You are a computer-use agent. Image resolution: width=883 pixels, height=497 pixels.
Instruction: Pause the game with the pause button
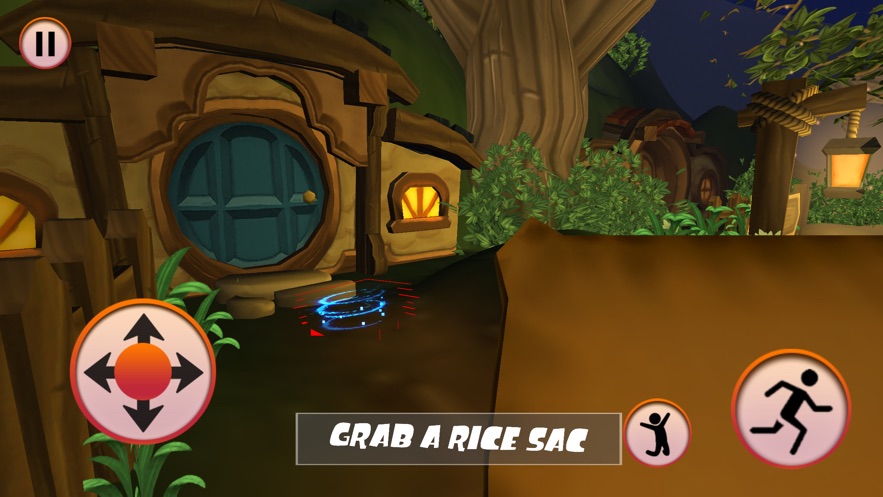click(45, 44)
